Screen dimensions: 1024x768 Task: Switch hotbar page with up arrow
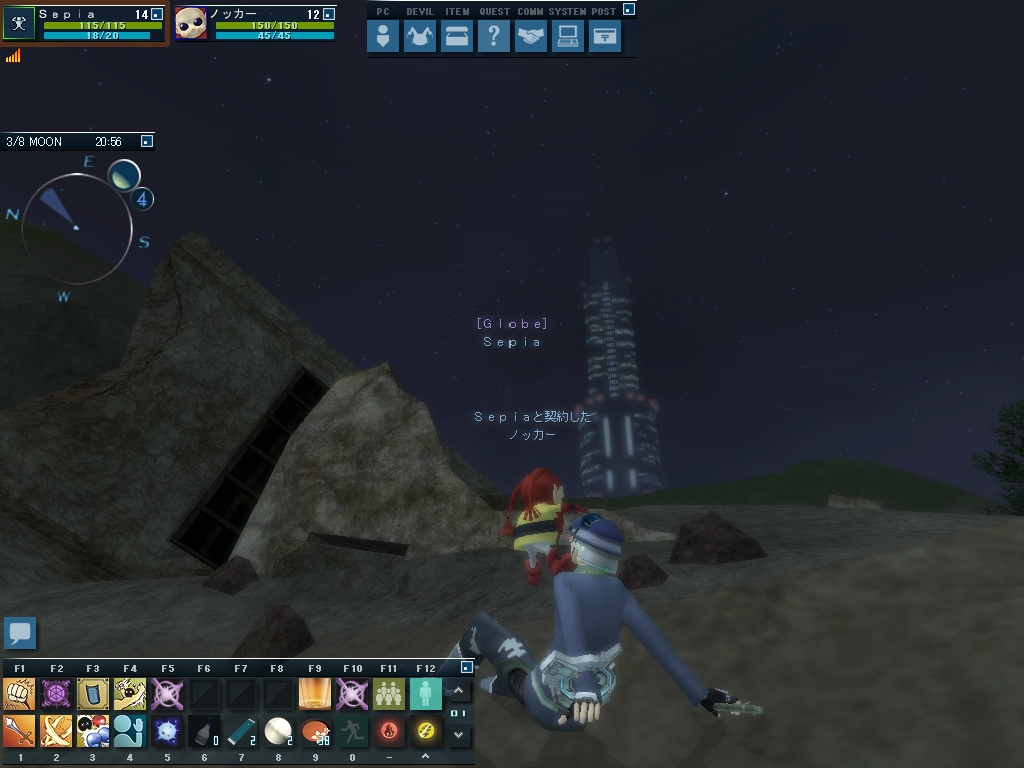click(459, 691)
